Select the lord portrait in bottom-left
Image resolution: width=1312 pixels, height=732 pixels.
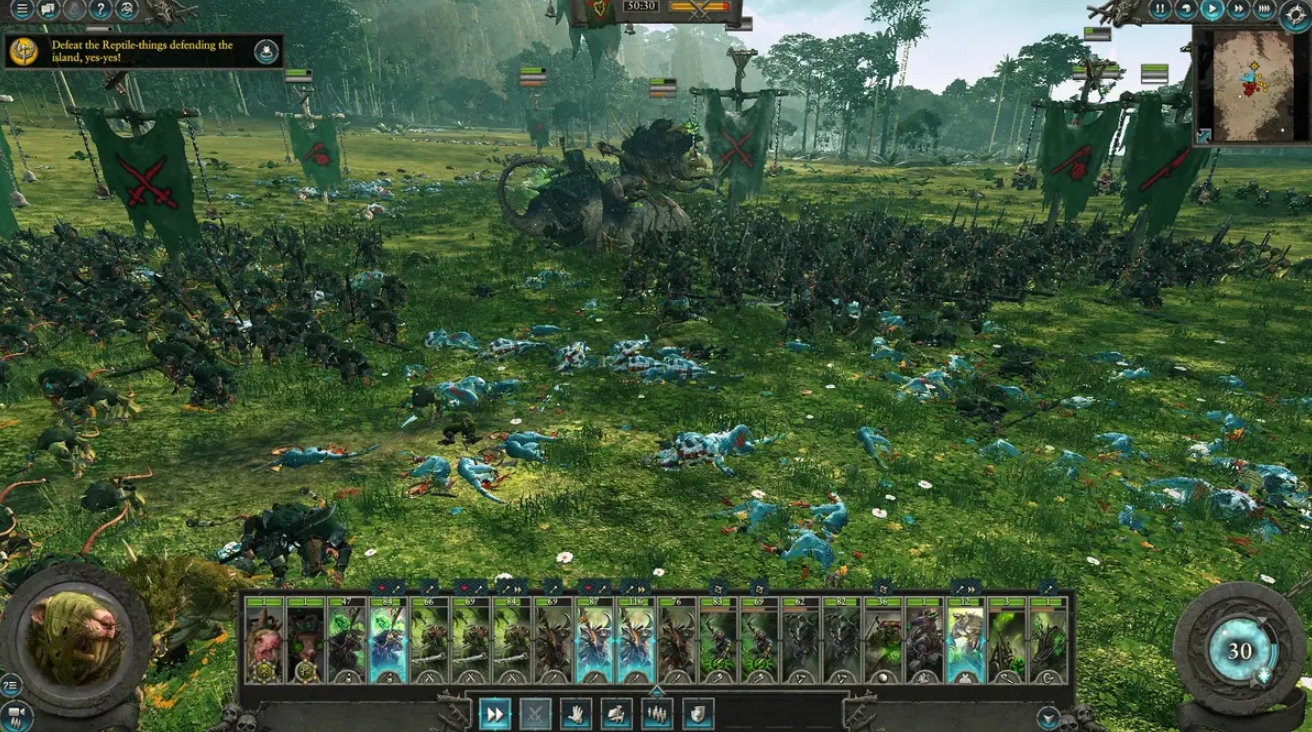tap(78, 640)
